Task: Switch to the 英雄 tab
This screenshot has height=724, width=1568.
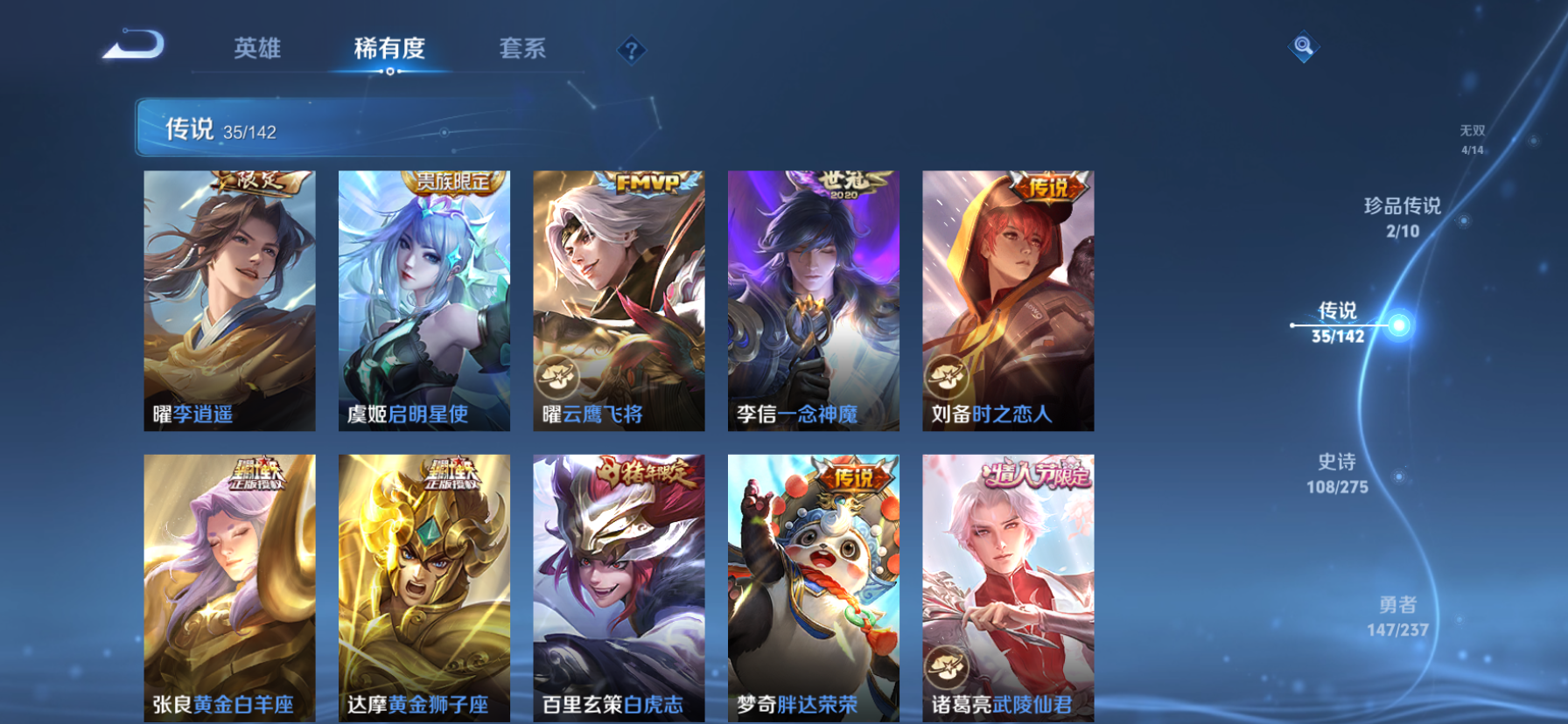Action: click(x=258, y=49)
